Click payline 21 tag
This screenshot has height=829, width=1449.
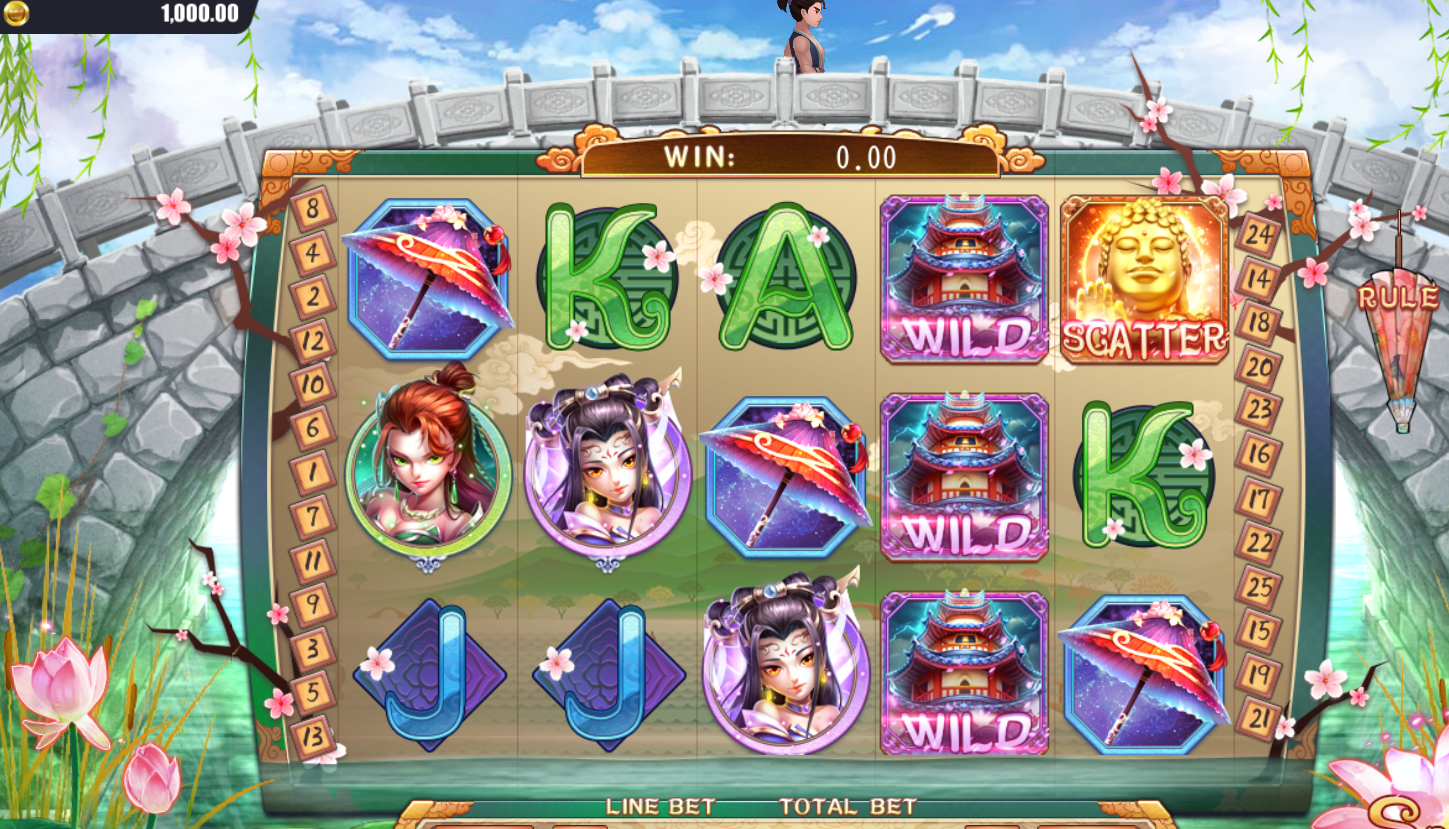point(1256,717)
